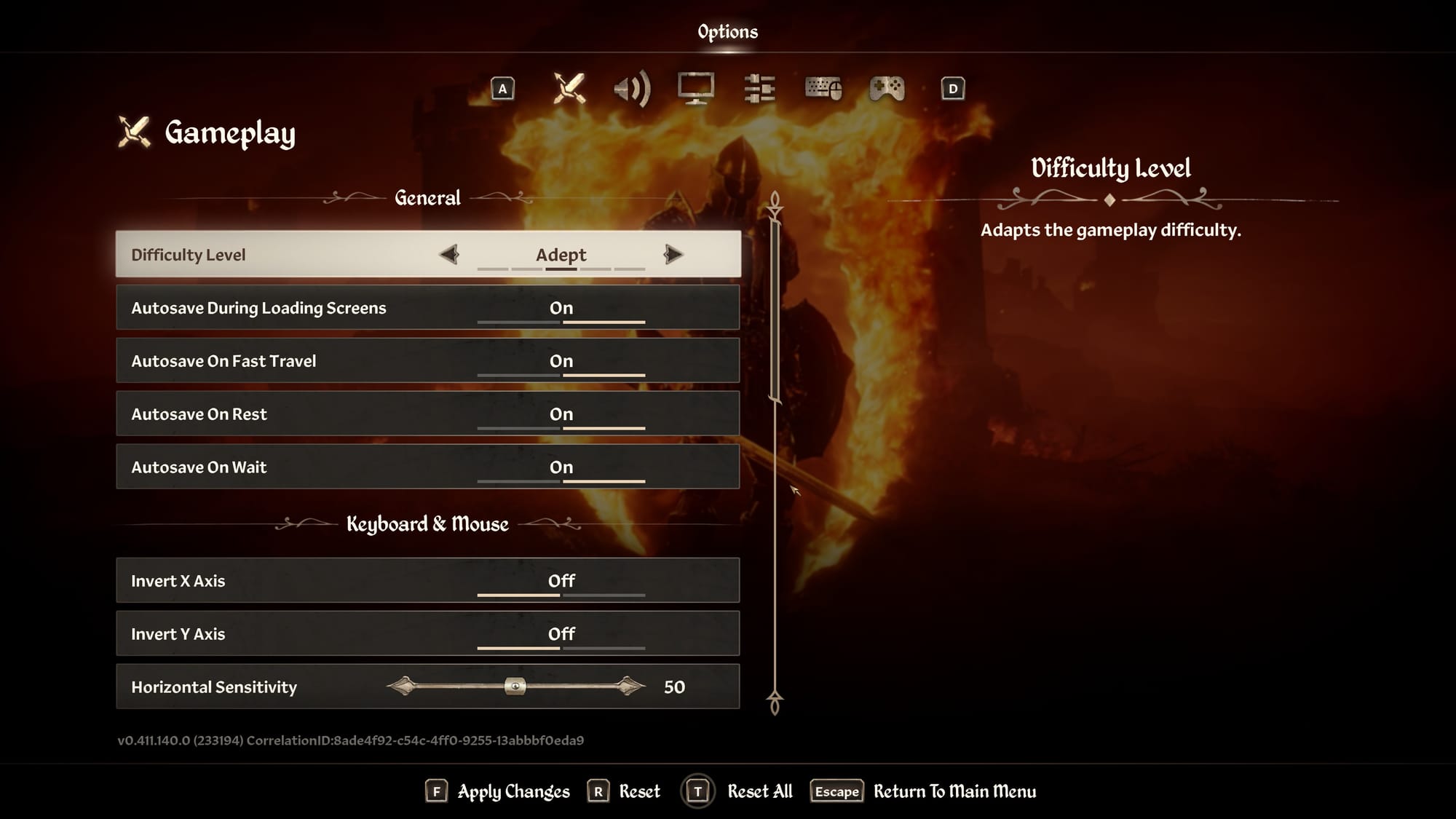
Task: Click the crossed swords Gameplay icon
Action: pos(569,89)
